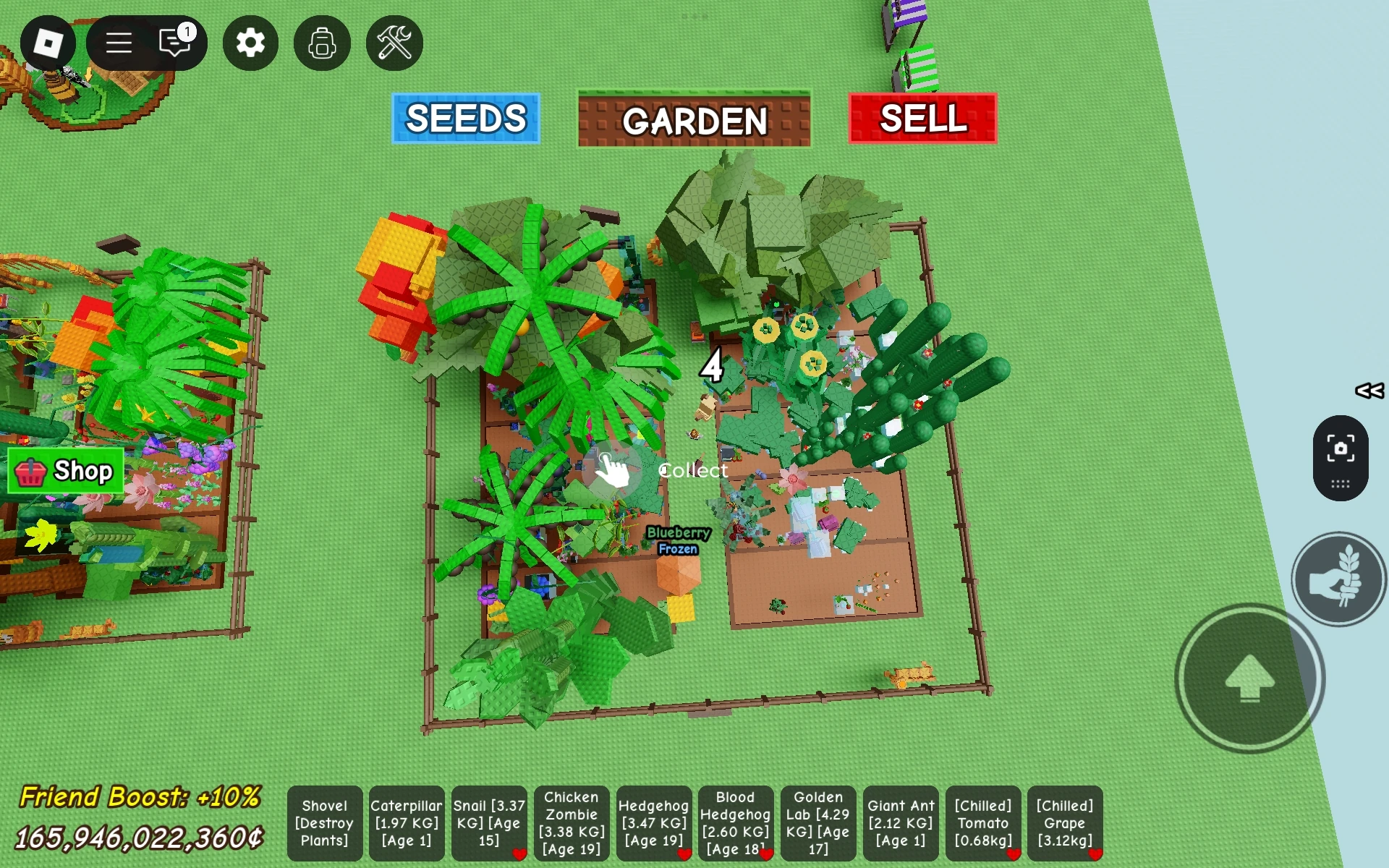The image size is (1389, 868).
Task: Equip the Shovel to destroy plants
Action: pyautogui.click(x=324, y=823)
